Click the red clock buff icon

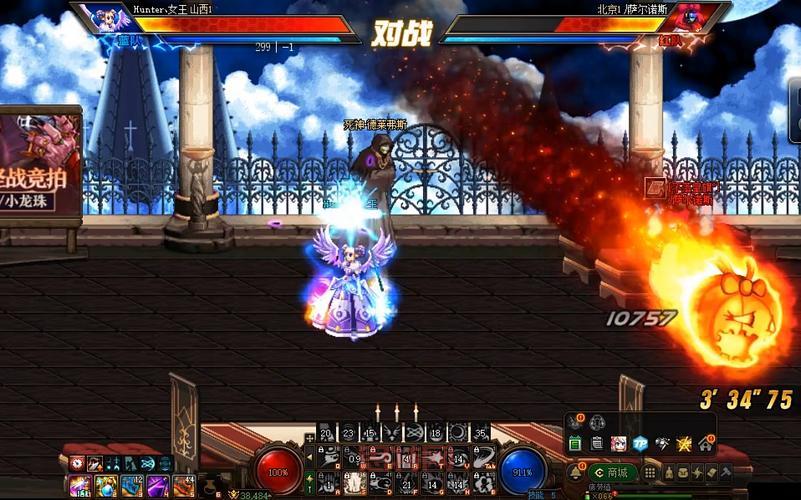click(x=77, y=464)
